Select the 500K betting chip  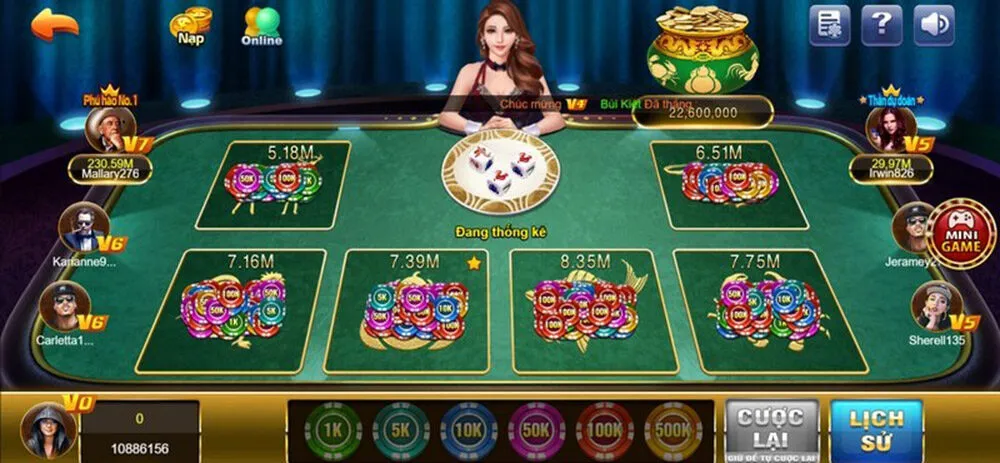[673, 430]
